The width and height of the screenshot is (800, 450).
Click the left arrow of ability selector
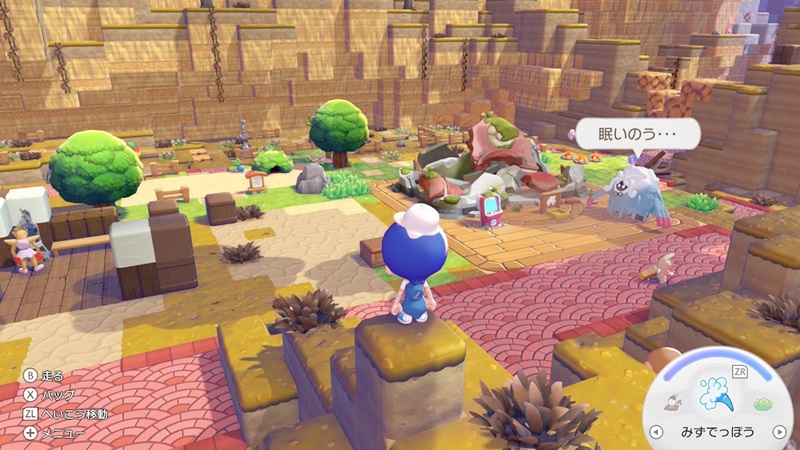coord(656,432)
